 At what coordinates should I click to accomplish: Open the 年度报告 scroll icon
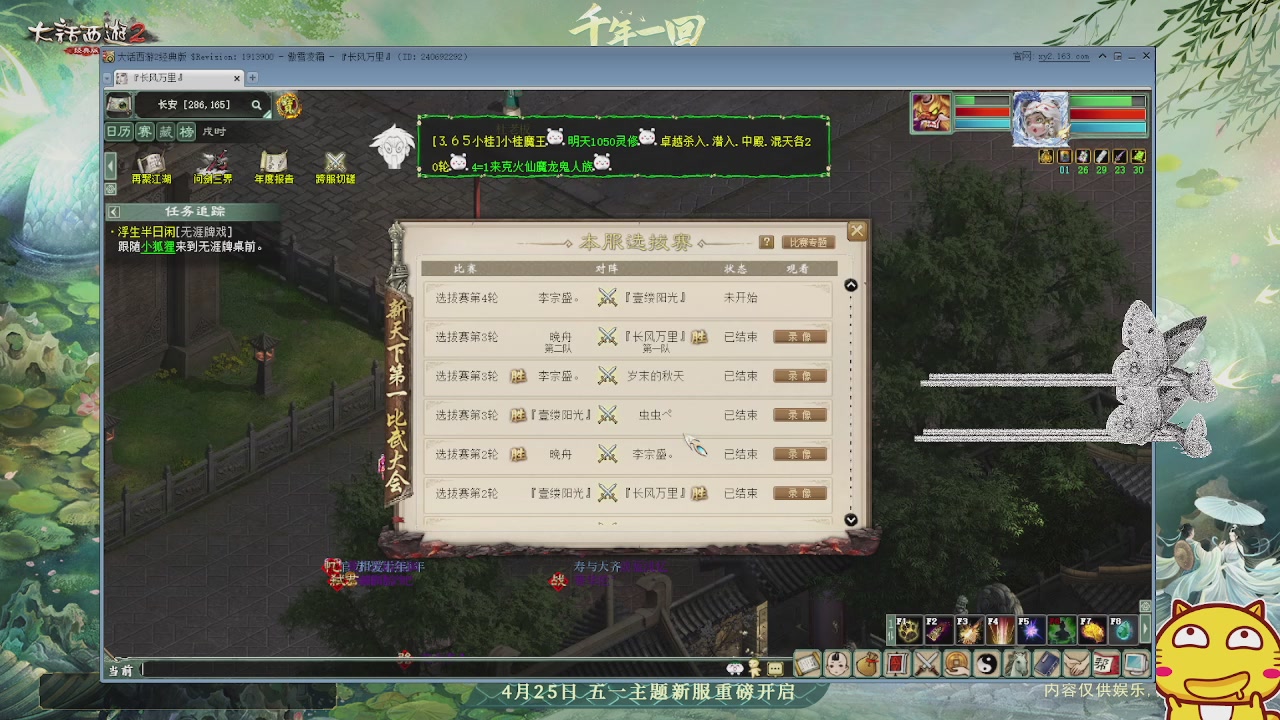273,161
